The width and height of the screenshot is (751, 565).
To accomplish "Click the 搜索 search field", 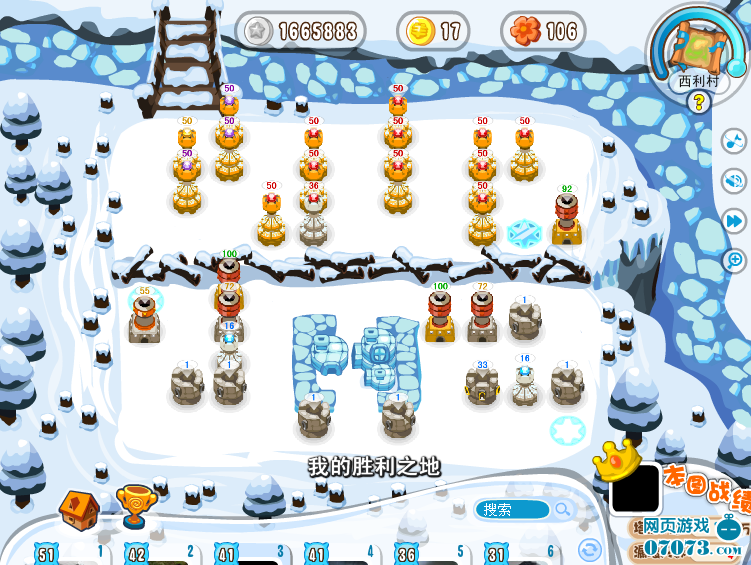I will point(510,510).
